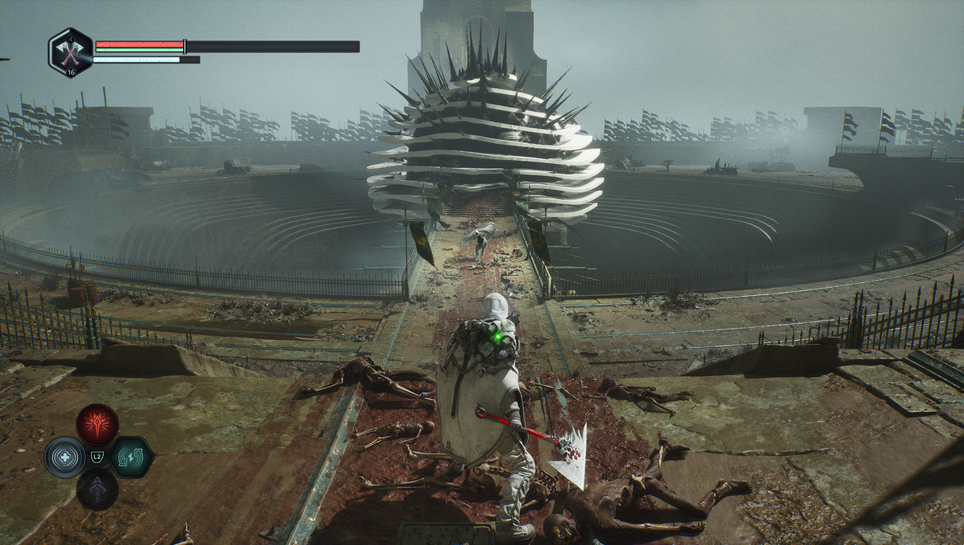Viewport: 964px width, 545px height.
Task: Click the crossed axes weapon emblem
Action: [70, 51]
